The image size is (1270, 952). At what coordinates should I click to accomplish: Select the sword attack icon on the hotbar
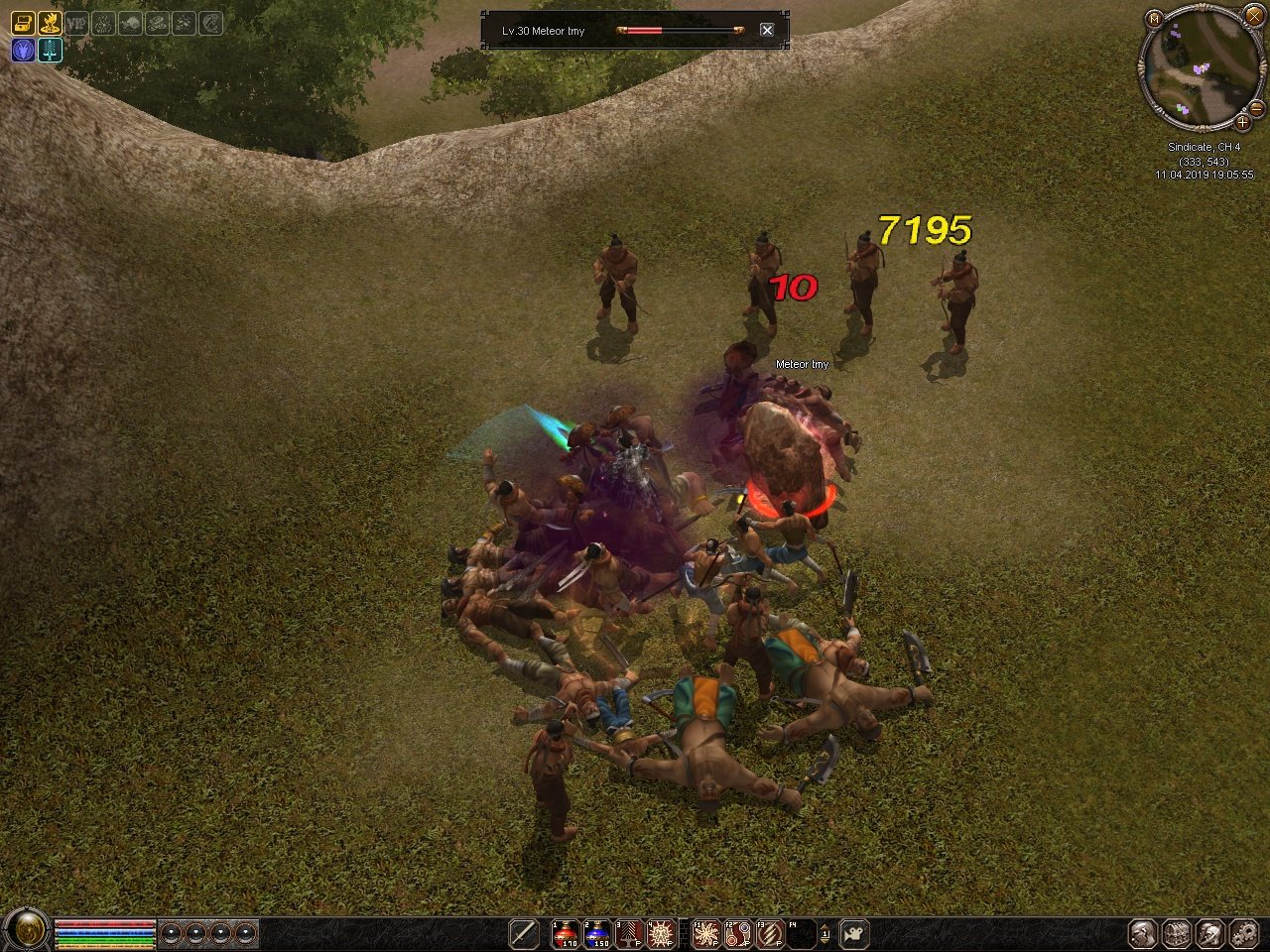524,933
